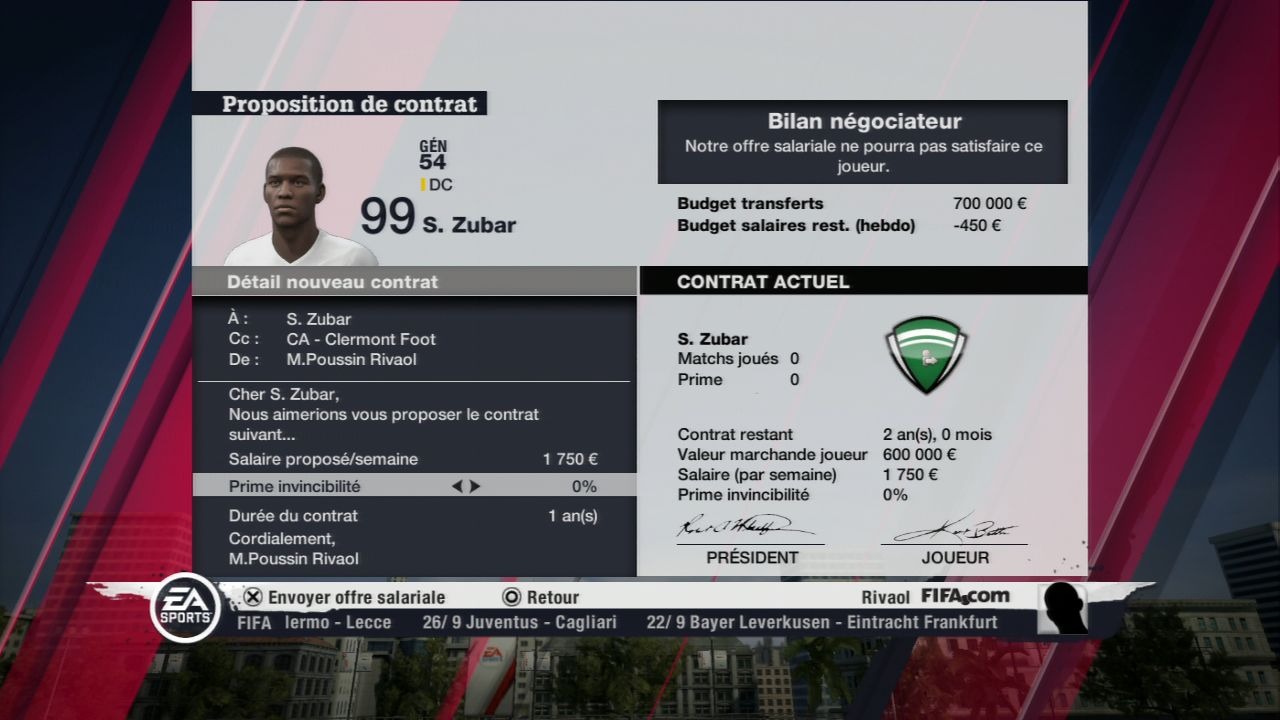This screenshot has height=720, width=1280.
Task: Increase Prime invincibilité with right arrow
Action: tap(475, 487)
